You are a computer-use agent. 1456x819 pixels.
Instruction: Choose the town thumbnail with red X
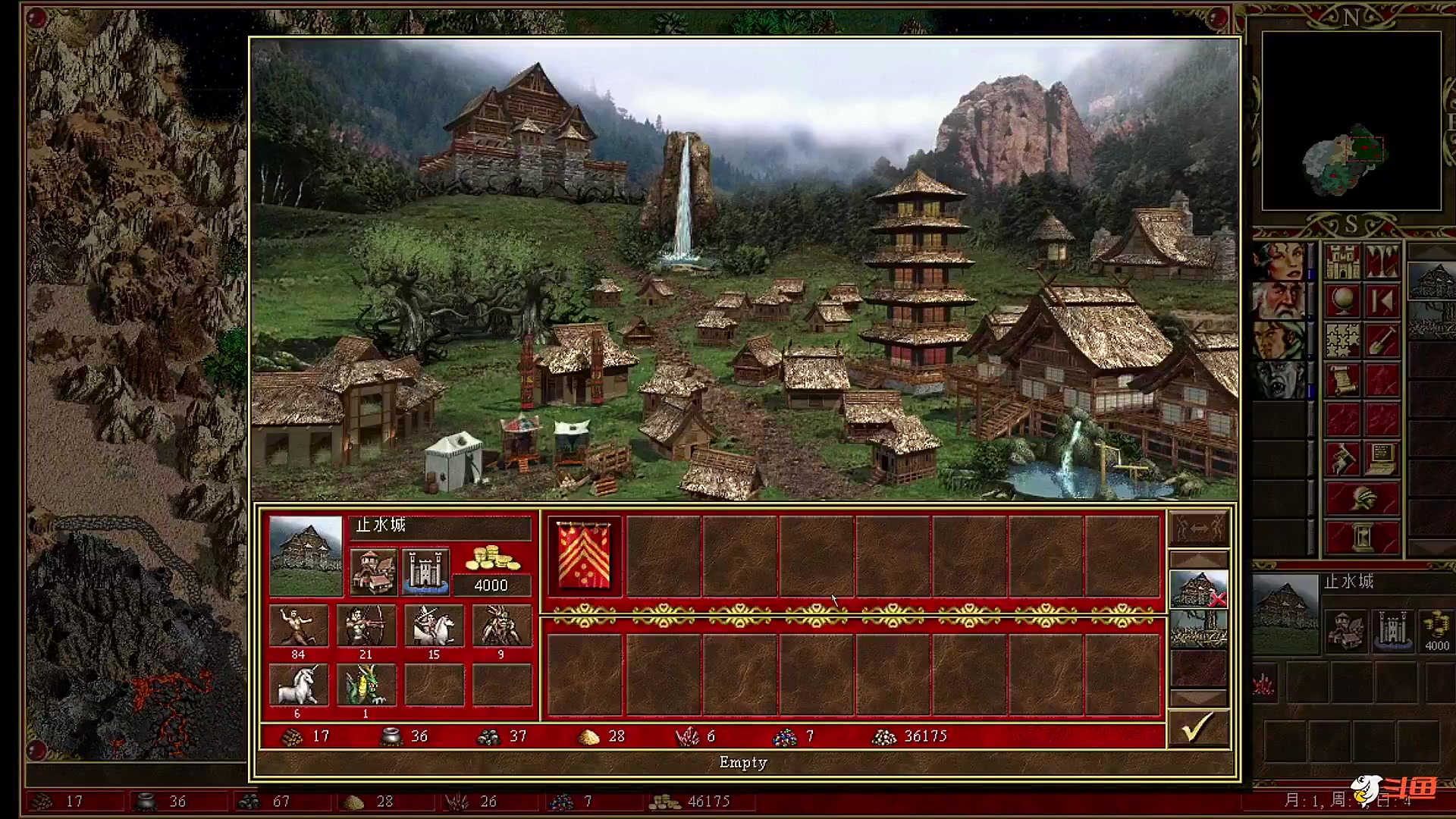pyautogui.click(x=1198, y=590)
